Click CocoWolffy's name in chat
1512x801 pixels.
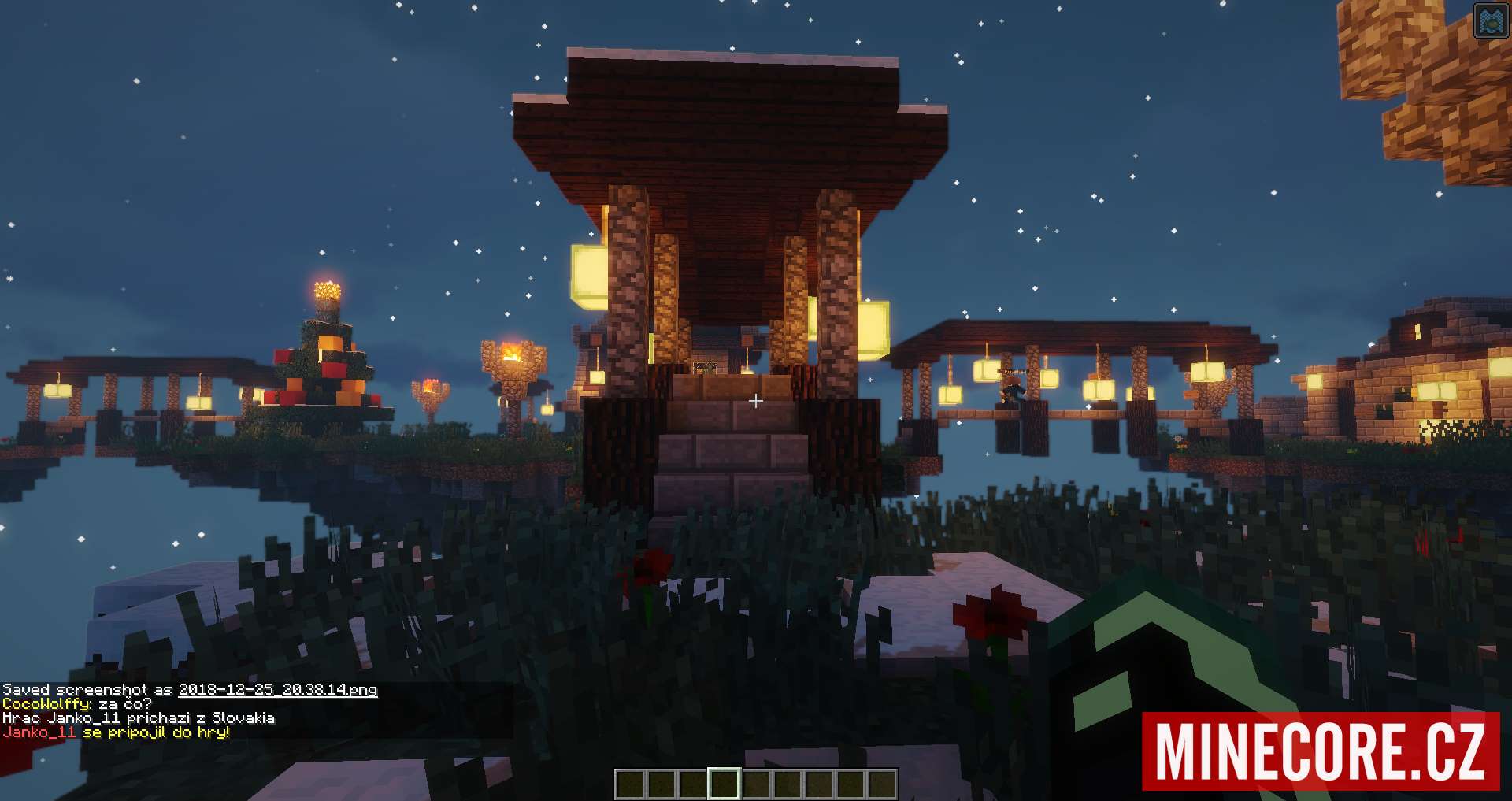46,704
